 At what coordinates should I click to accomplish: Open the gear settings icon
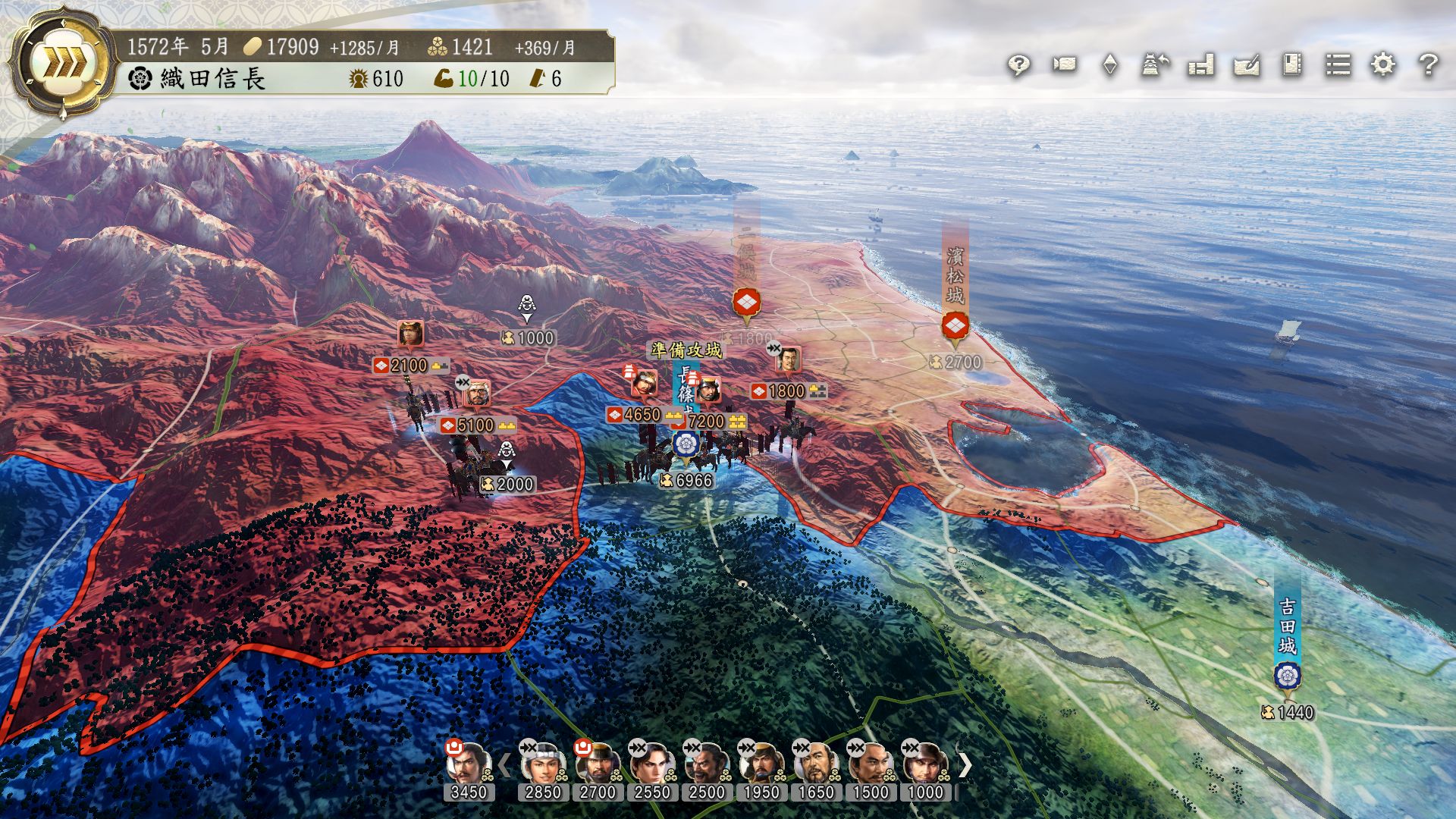tap(1383, 65)
